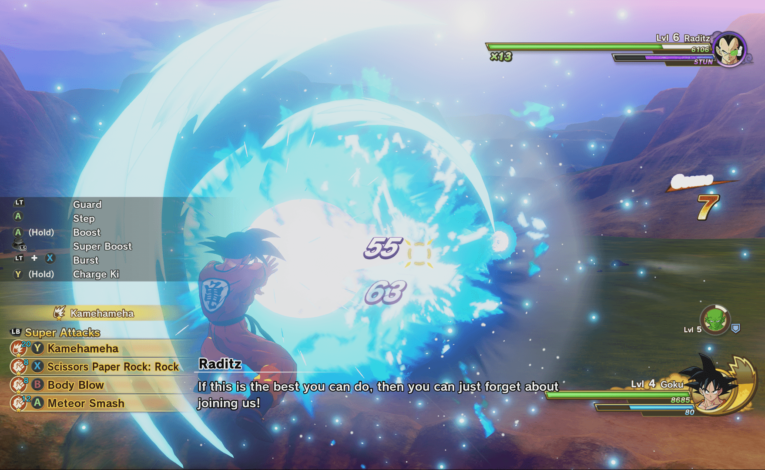765x470 pixels.
Task: Choose Scissors Paper Rock: Rock attack
Action: tap(112, 367)
